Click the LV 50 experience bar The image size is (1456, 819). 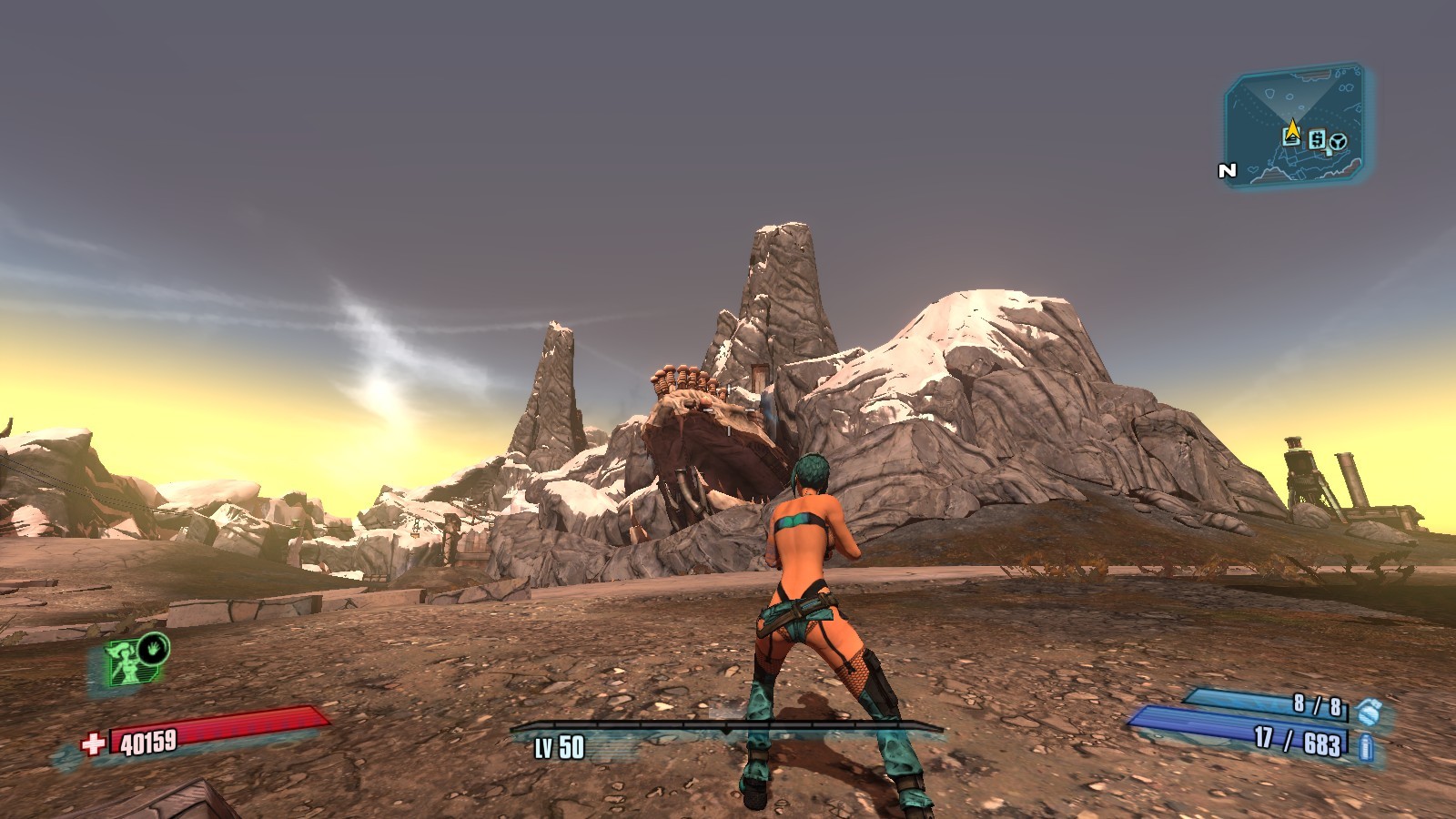726,729
